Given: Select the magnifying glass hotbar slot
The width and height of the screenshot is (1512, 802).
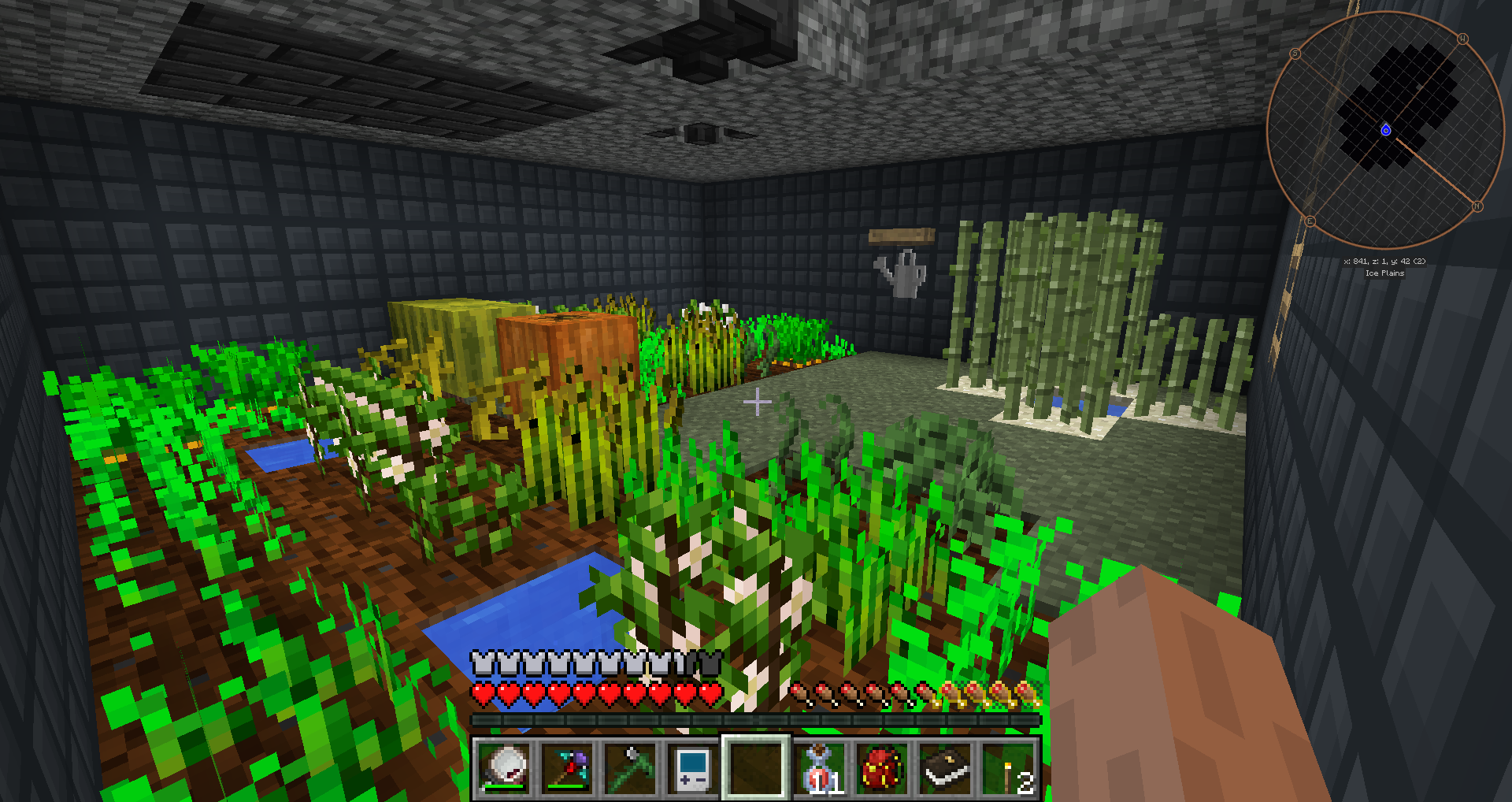Looking at the screenshot, I should [x=505, y=767].
